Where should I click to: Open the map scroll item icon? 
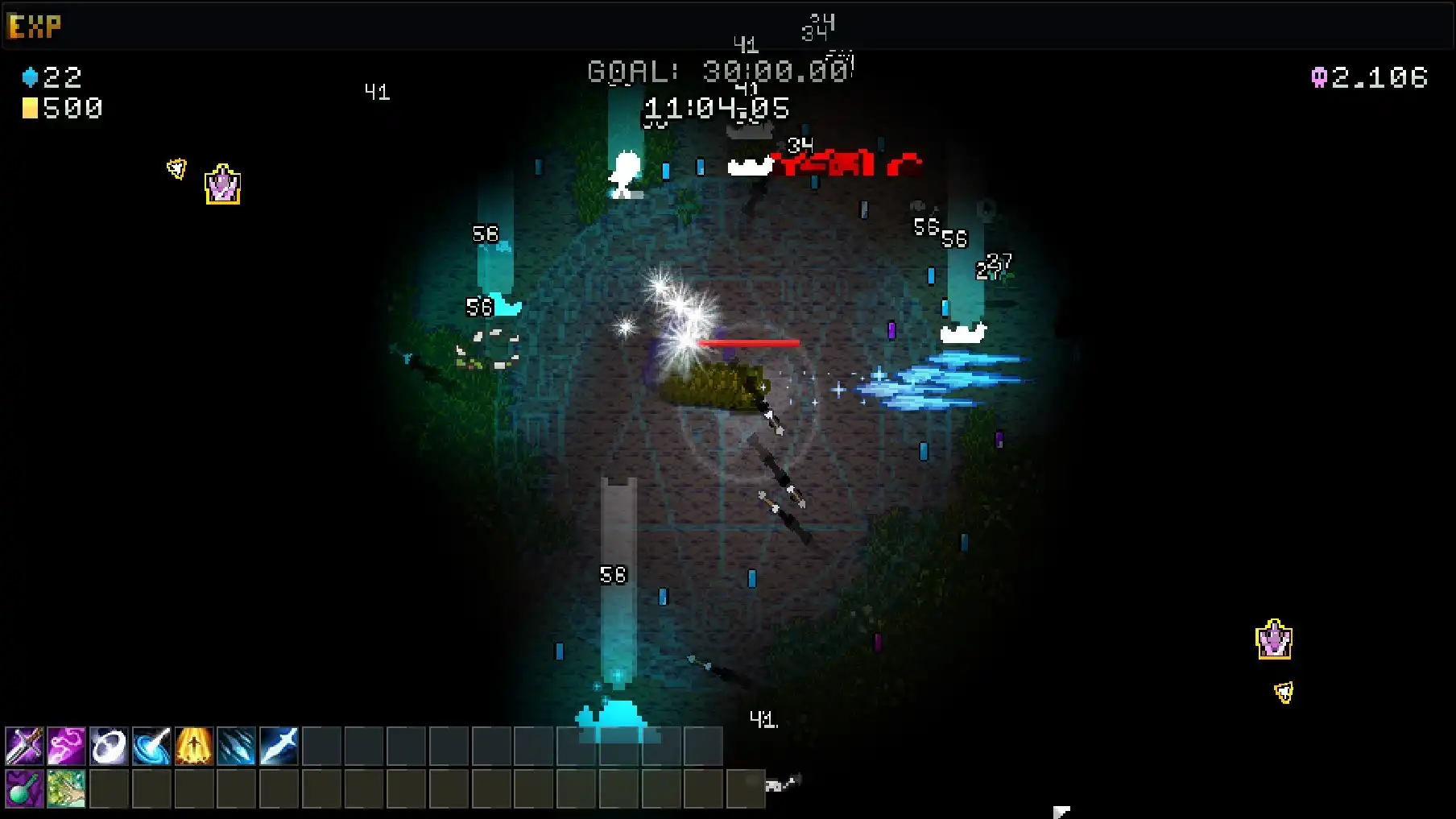[68, 788]
